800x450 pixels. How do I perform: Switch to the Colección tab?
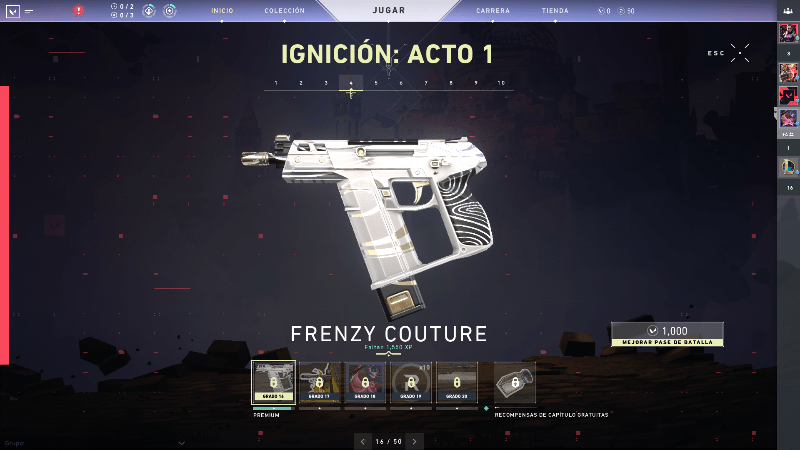click(x=284, y=11)
